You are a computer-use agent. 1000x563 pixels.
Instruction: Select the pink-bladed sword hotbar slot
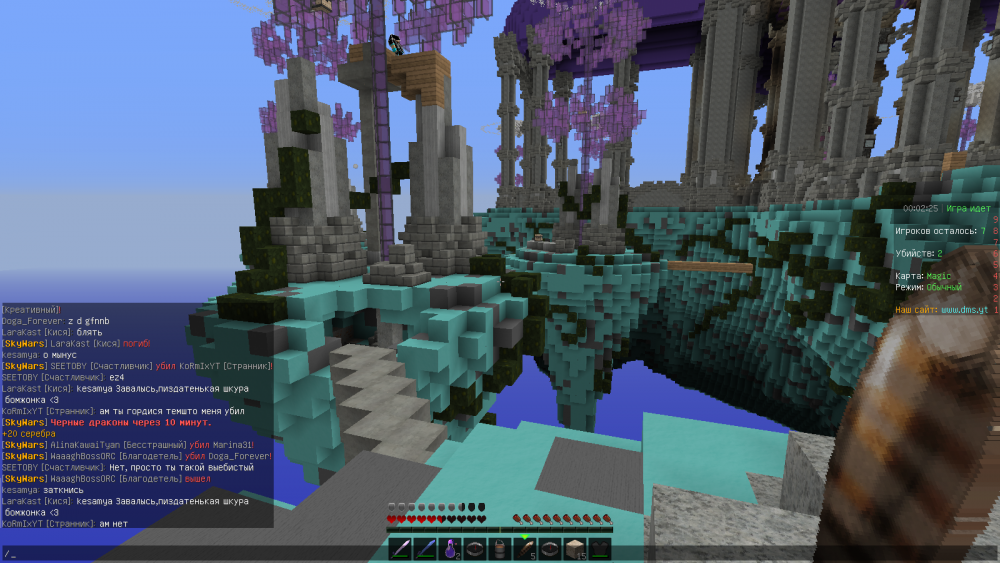point(401,548)
